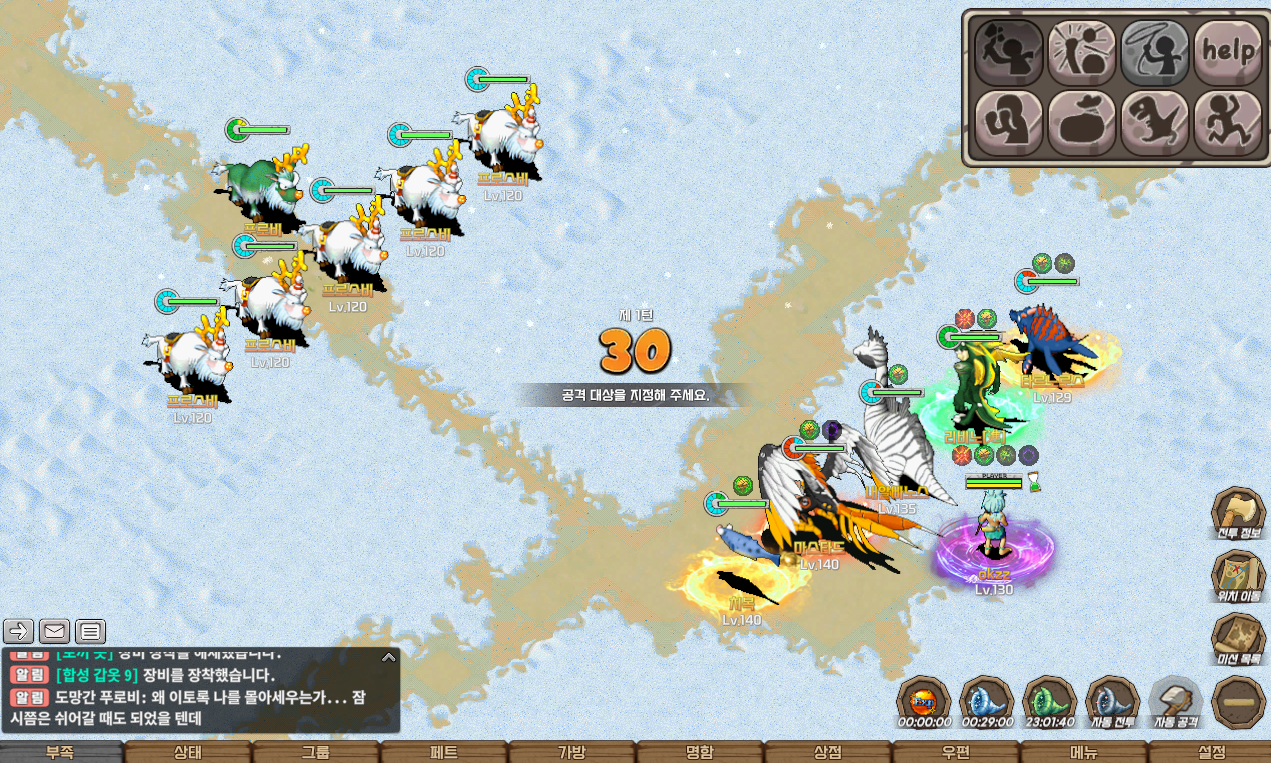Use the lasso capture command
Screen dimensions: 1271x763
(x=1154, y=52)
